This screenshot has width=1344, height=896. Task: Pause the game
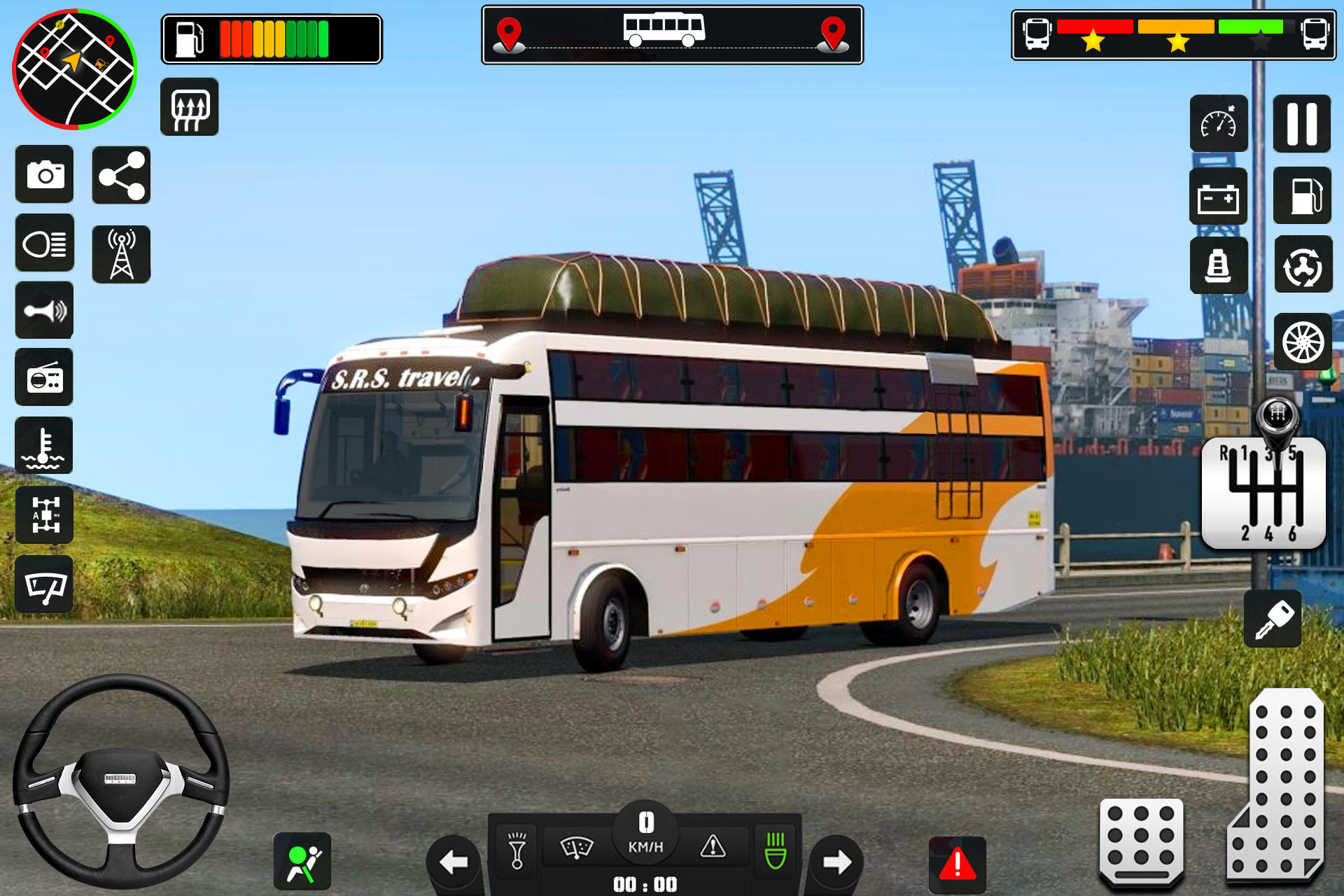tap(1301, 124)
